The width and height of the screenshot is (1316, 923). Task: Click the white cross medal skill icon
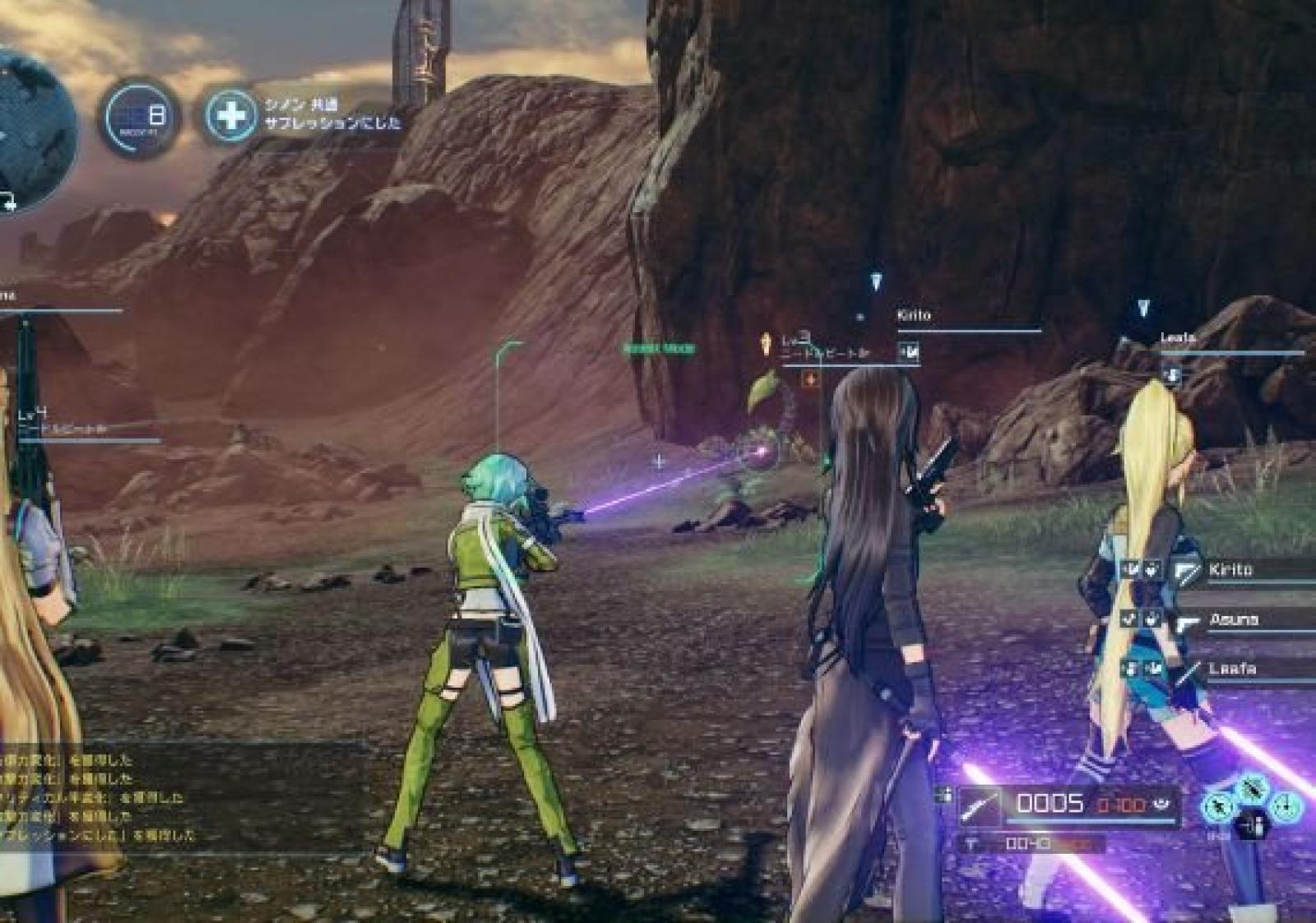click(x=230, y=115)
